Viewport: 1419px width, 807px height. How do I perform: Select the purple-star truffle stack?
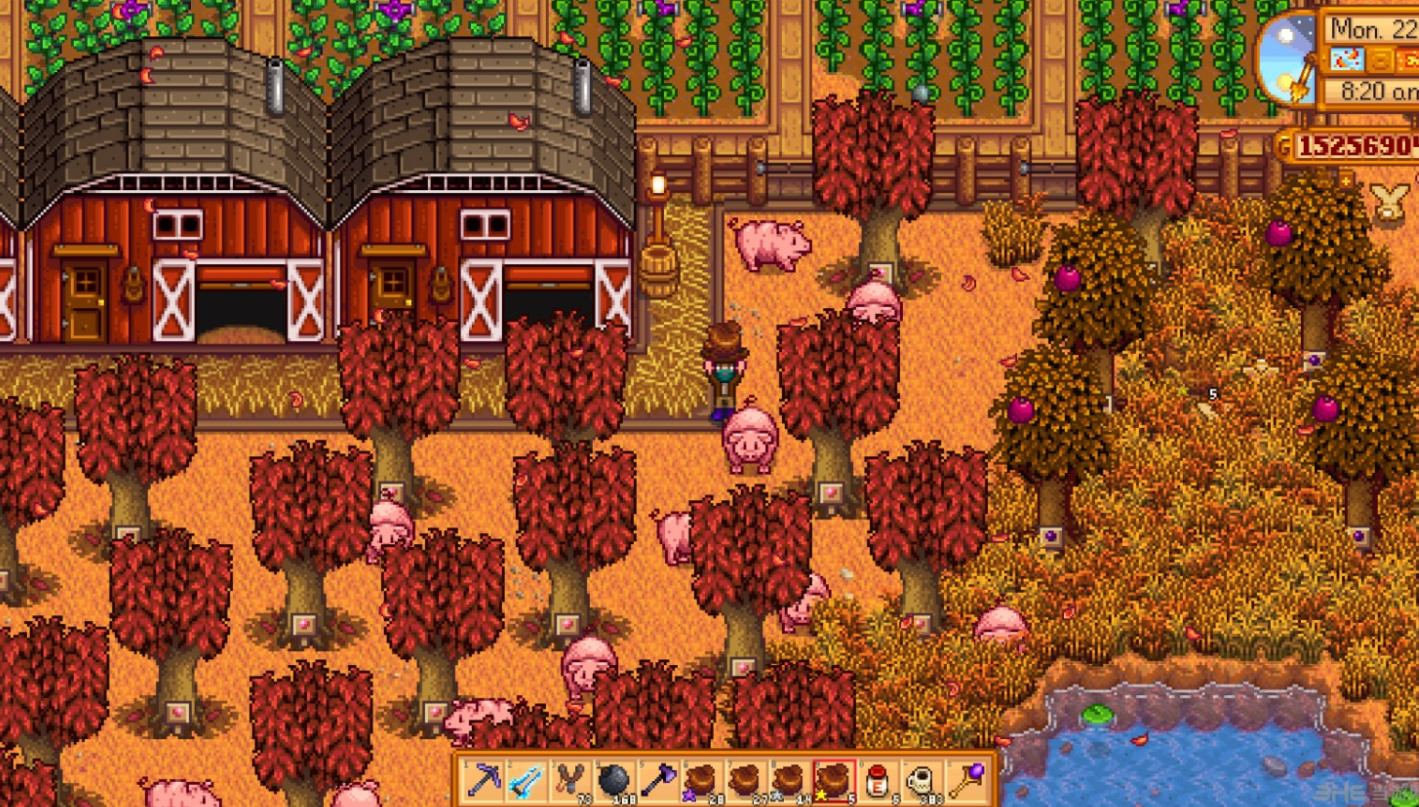[x=702, y=780]
